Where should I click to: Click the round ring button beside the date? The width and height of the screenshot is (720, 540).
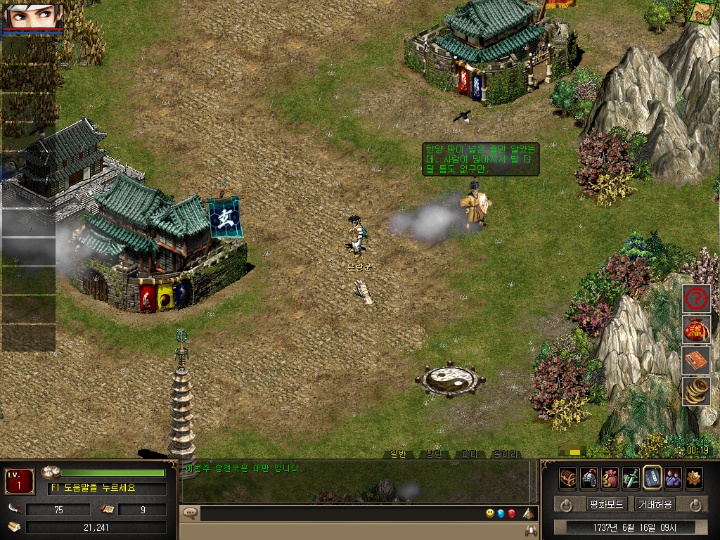point(566,505)
